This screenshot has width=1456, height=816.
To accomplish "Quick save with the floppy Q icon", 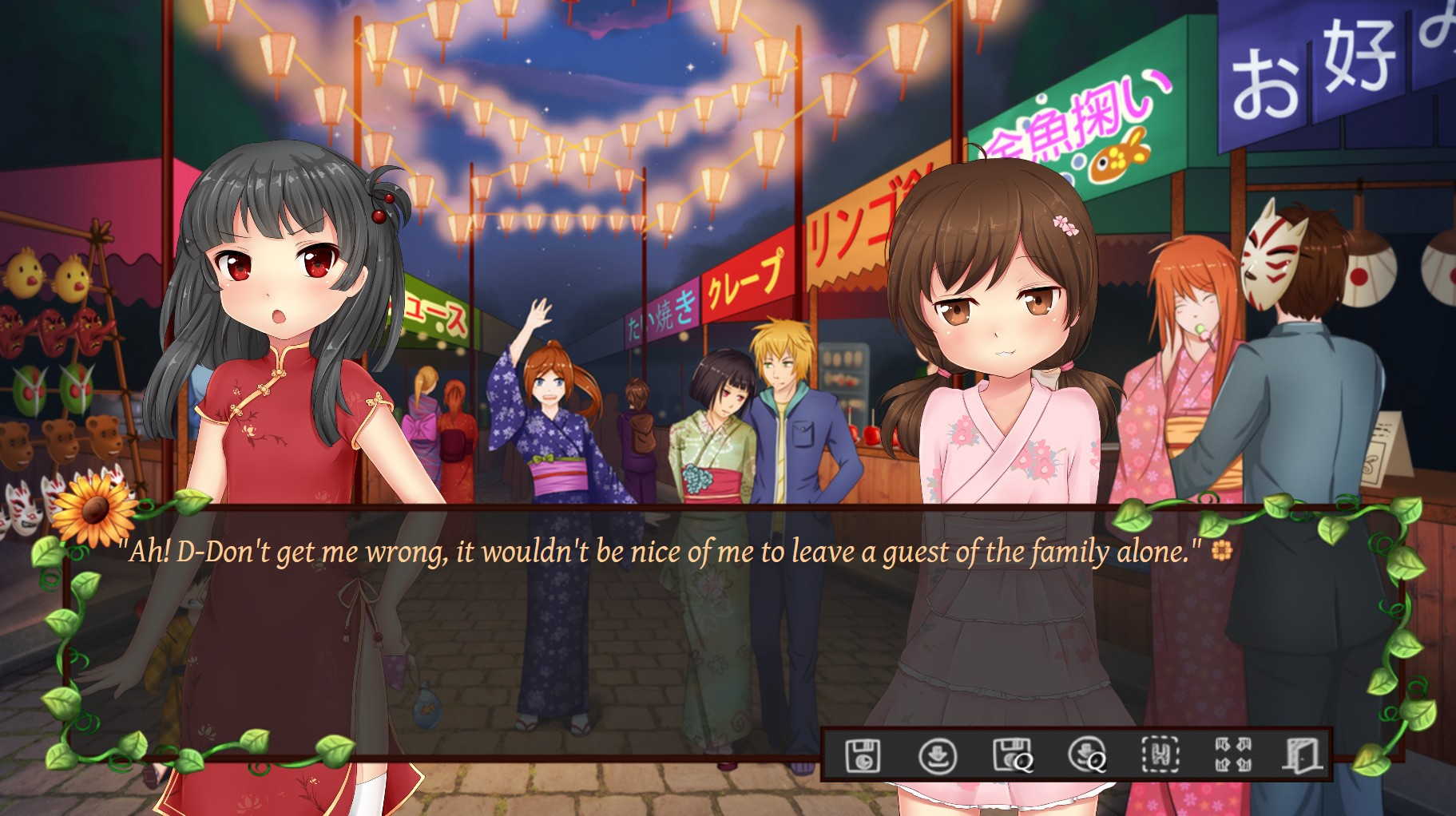I will point(1012,755).
